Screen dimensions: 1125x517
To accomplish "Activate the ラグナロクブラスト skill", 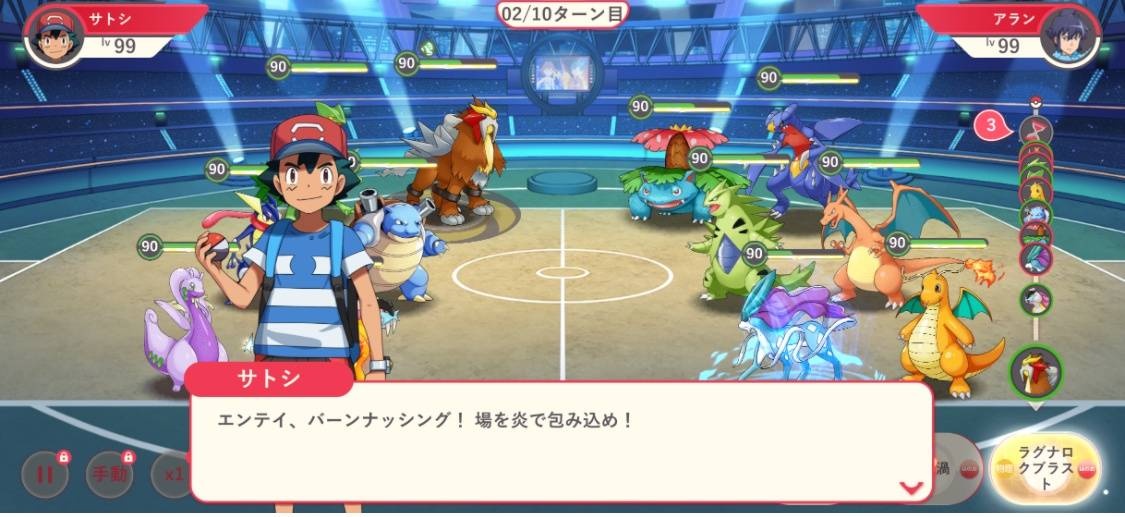I will coord(1045,470).
